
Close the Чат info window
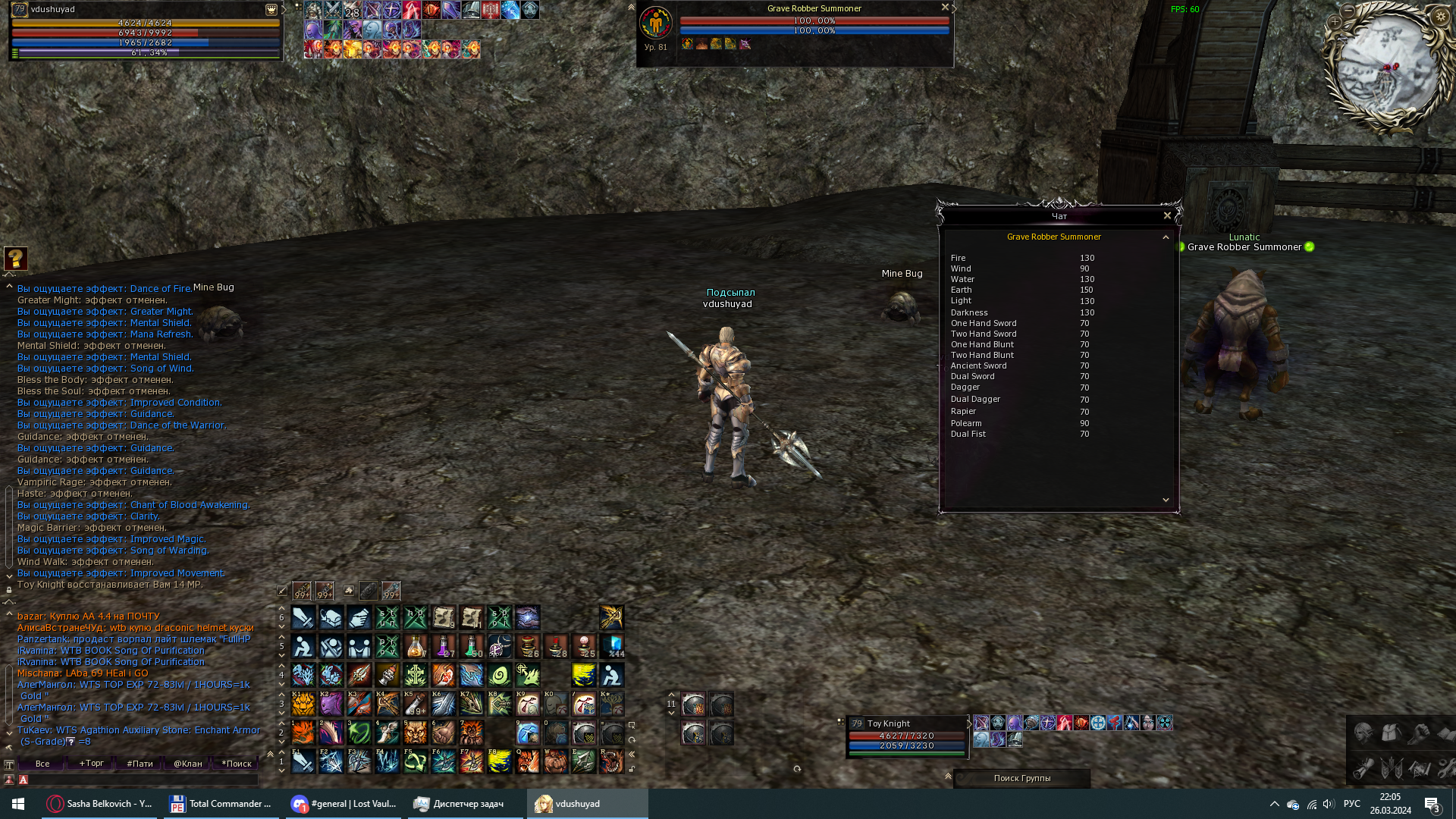(x=1167, y=216)
